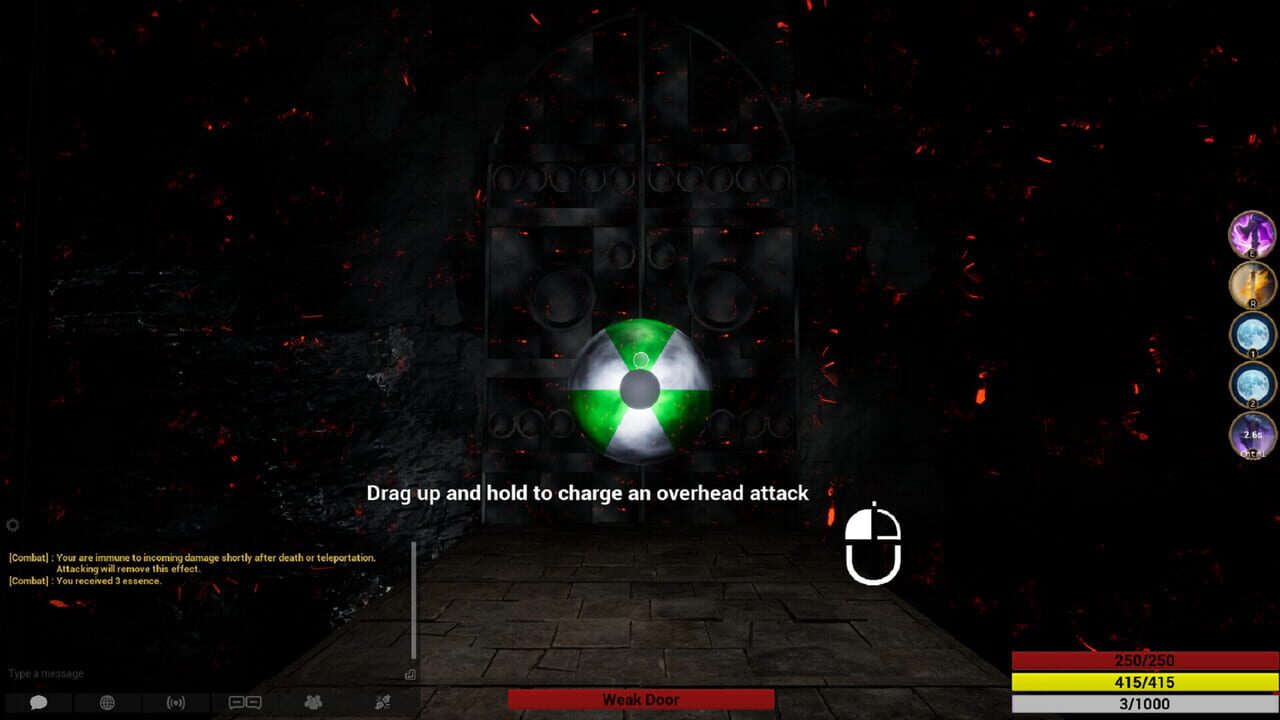Screen dimensions: 1280x720
Task: Toggle the whisper chat channel
Action: coord(246,701)
